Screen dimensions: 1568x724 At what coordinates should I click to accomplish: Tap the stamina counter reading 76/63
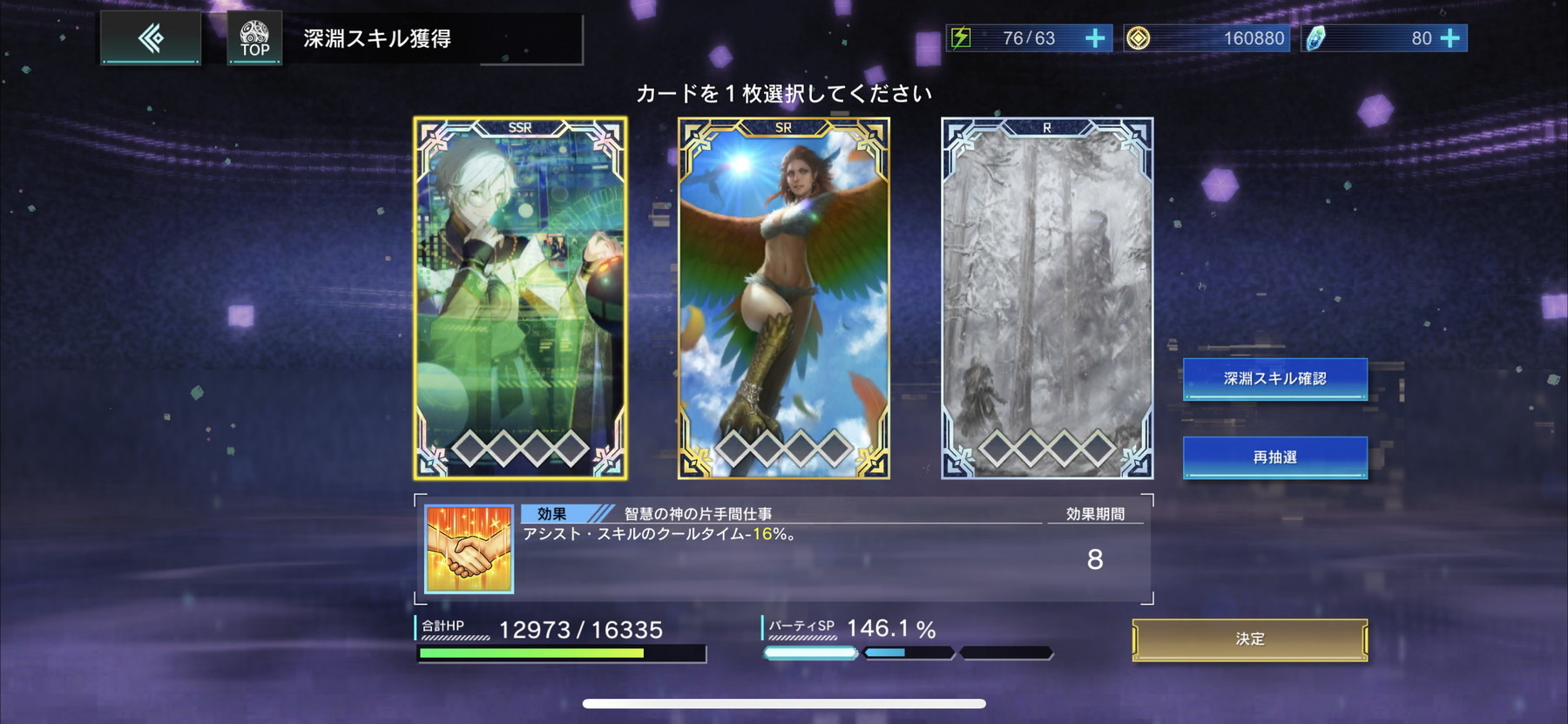pos(1031,37)
